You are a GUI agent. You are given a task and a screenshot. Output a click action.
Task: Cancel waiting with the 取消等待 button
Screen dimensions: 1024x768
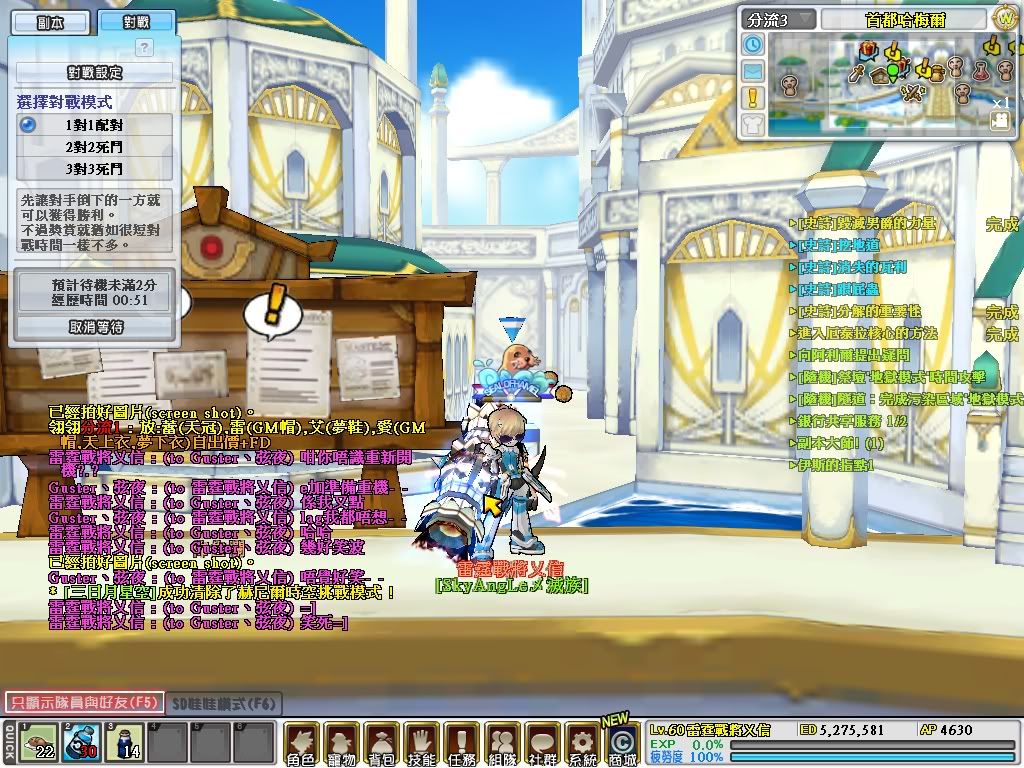coord(95,327)
